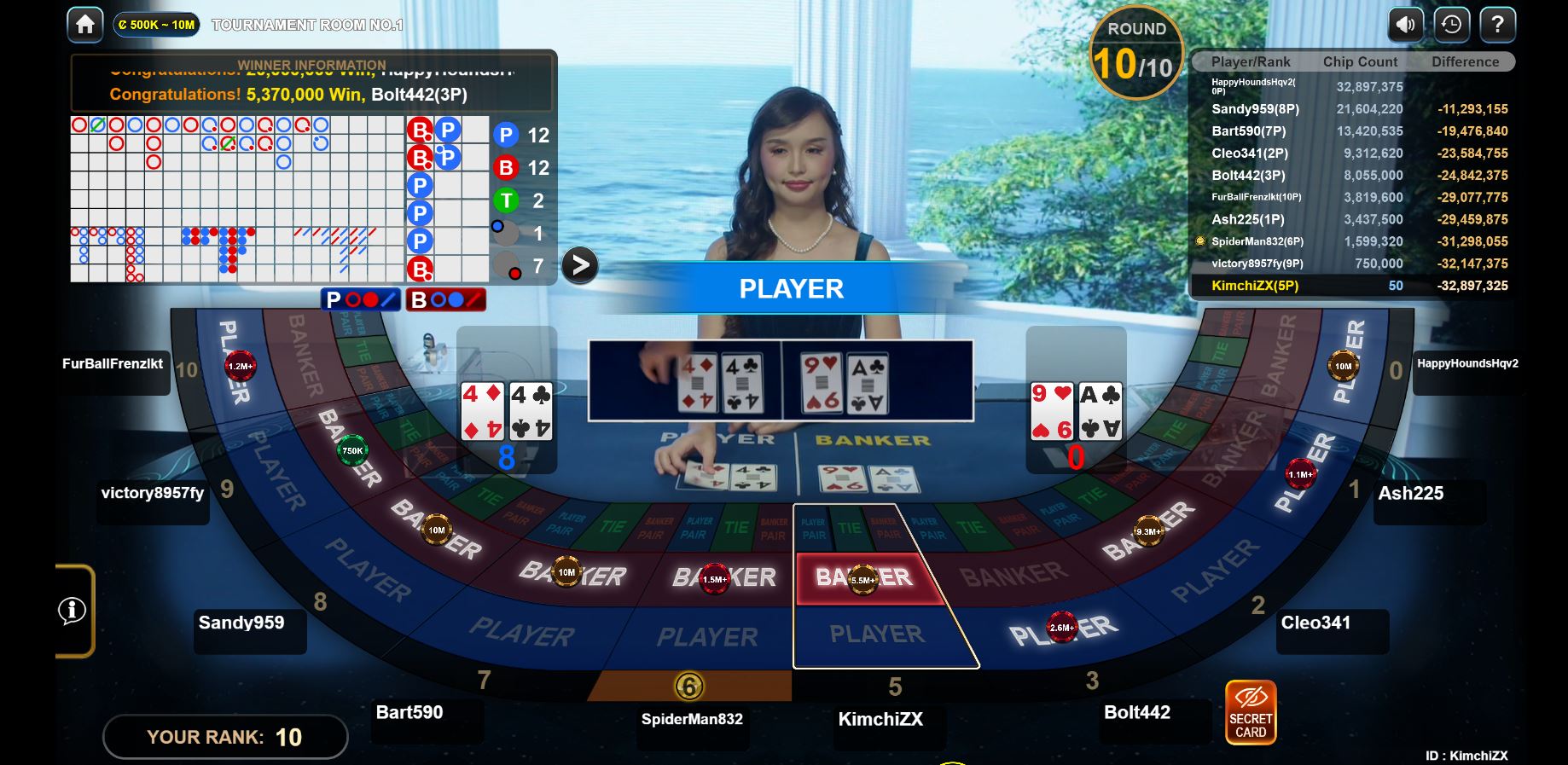Click the Chip Count column header
Image resolution: width=1568 pixels, height=765 pixels.
(1360, 61)
